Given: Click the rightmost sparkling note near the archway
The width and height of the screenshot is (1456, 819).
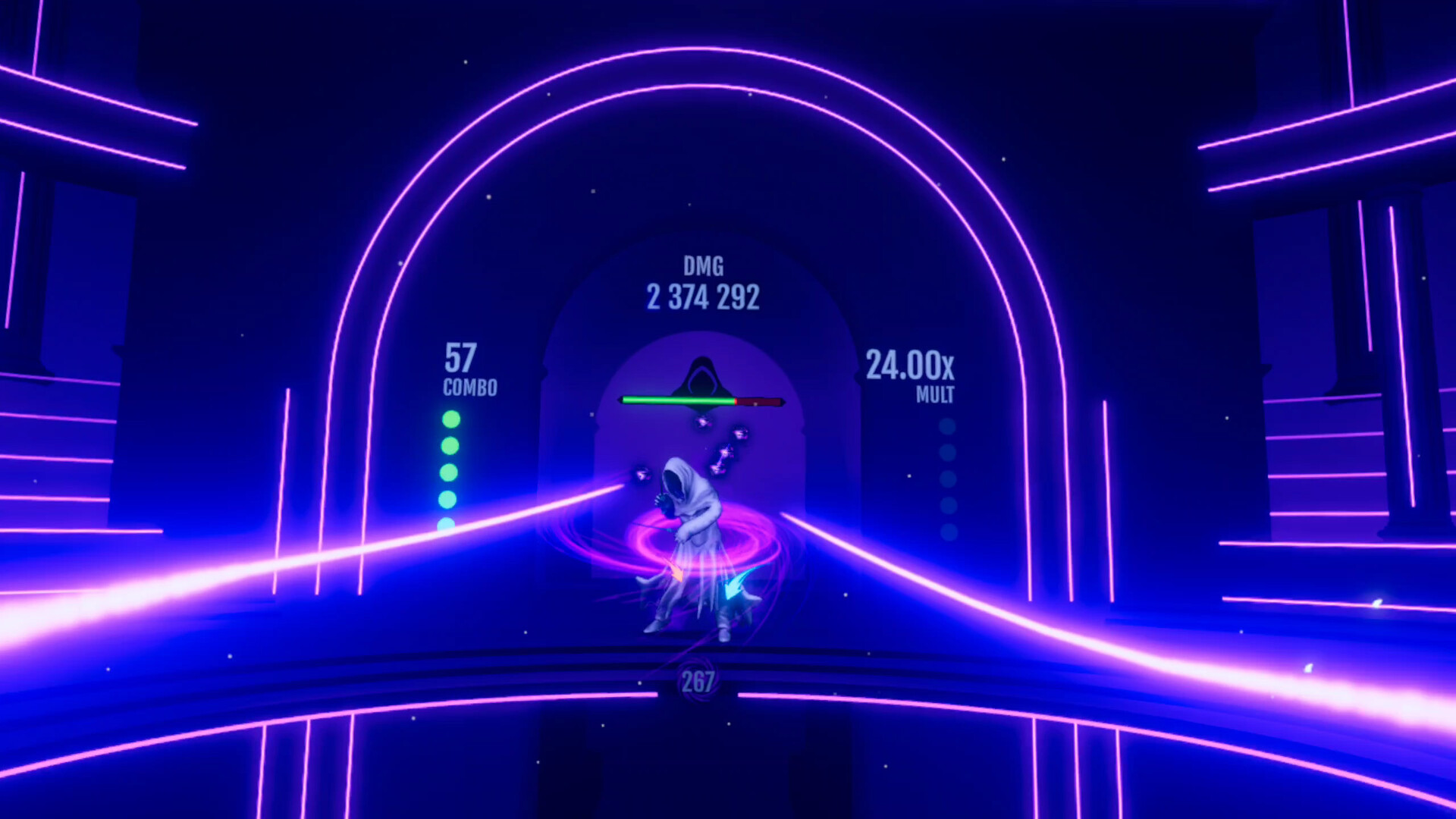Looking at the screenshot, I should tap(739, 434).
